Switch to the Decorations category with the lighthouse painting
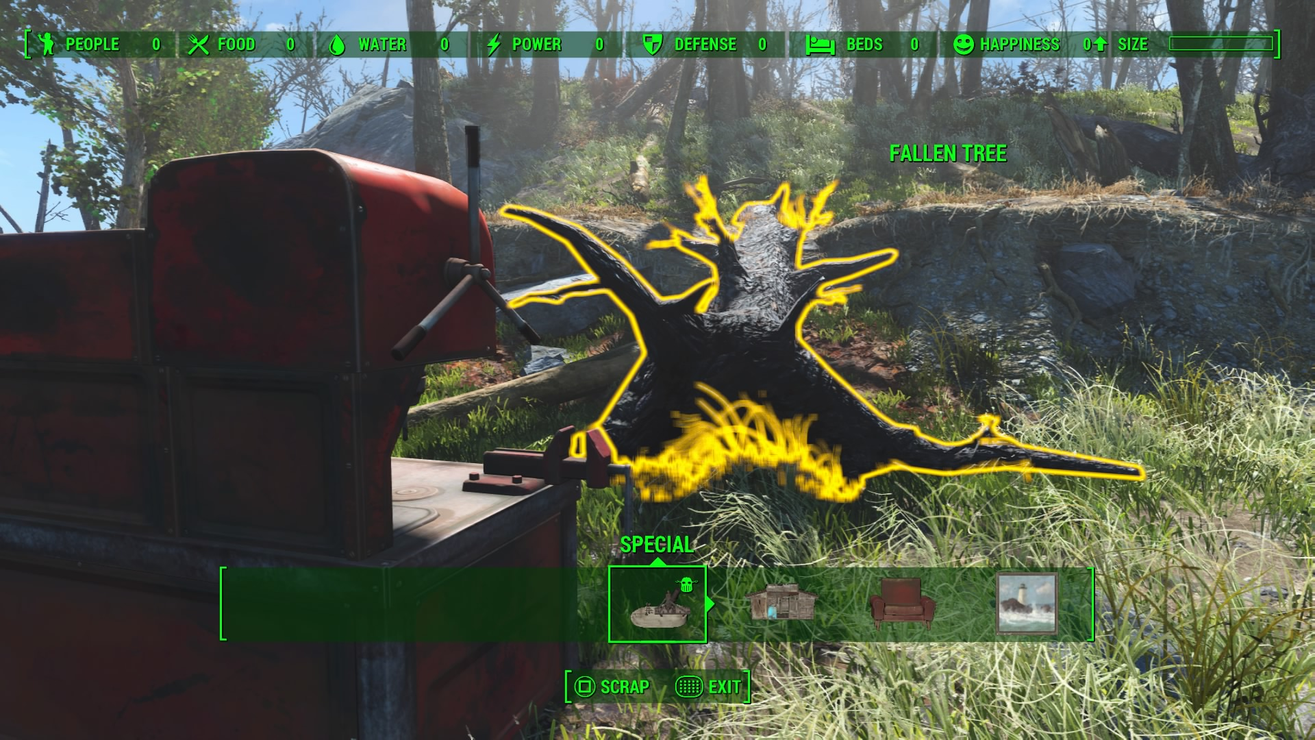Screen dimensions: 1315x740 [x=1027, y=604]
